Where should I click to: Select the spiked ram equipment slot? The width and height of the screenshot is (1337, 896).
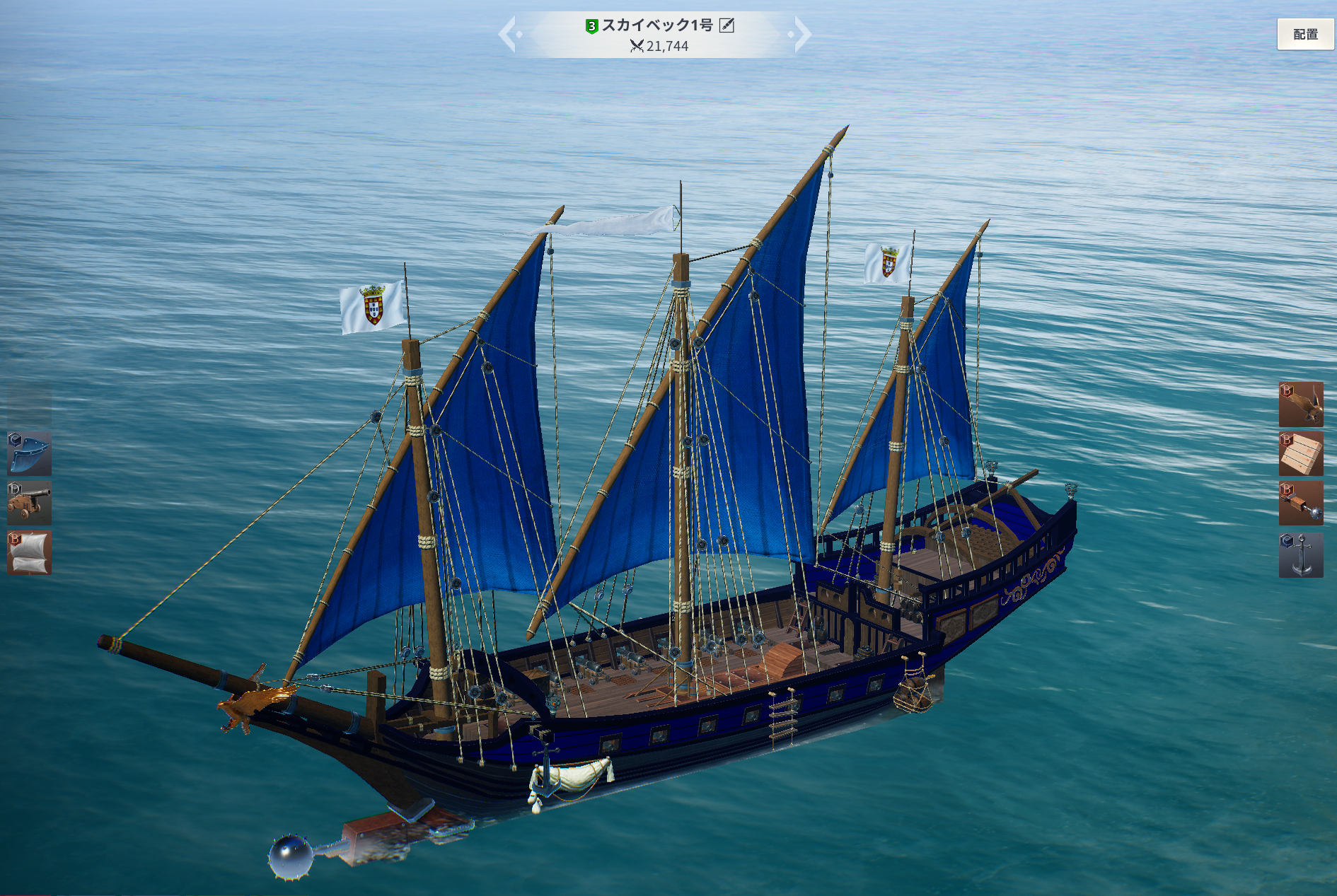click(x=1301, y=504)
